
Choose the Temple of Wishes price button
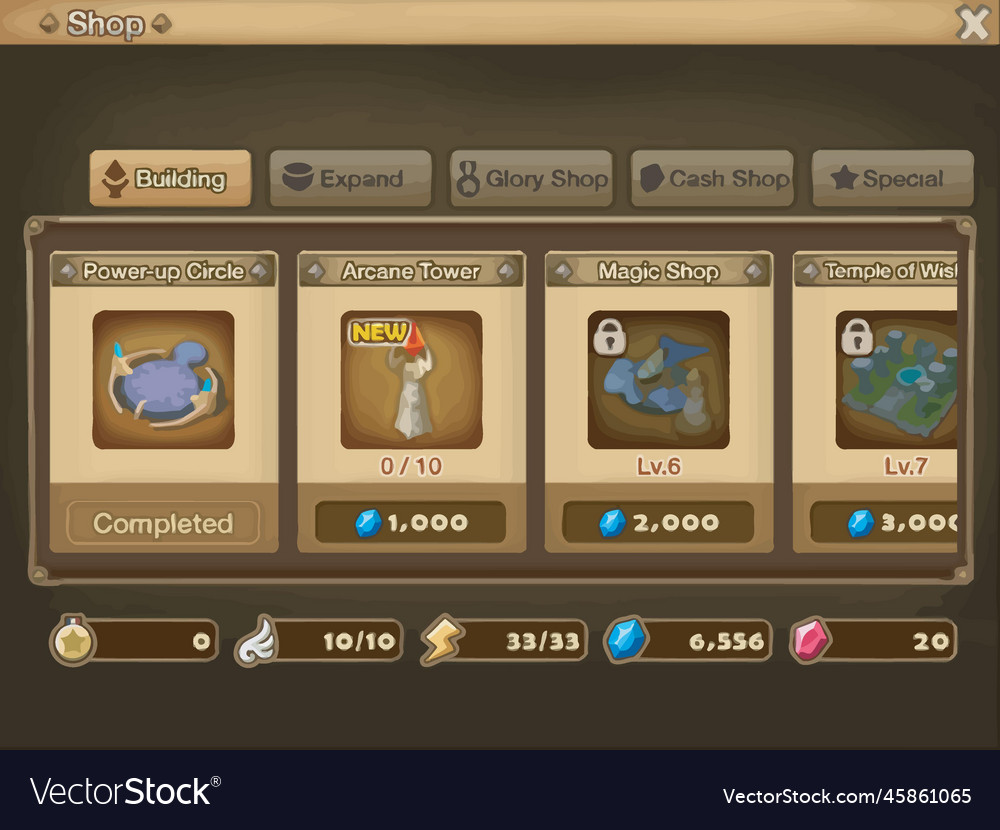[x=884, y=522]
